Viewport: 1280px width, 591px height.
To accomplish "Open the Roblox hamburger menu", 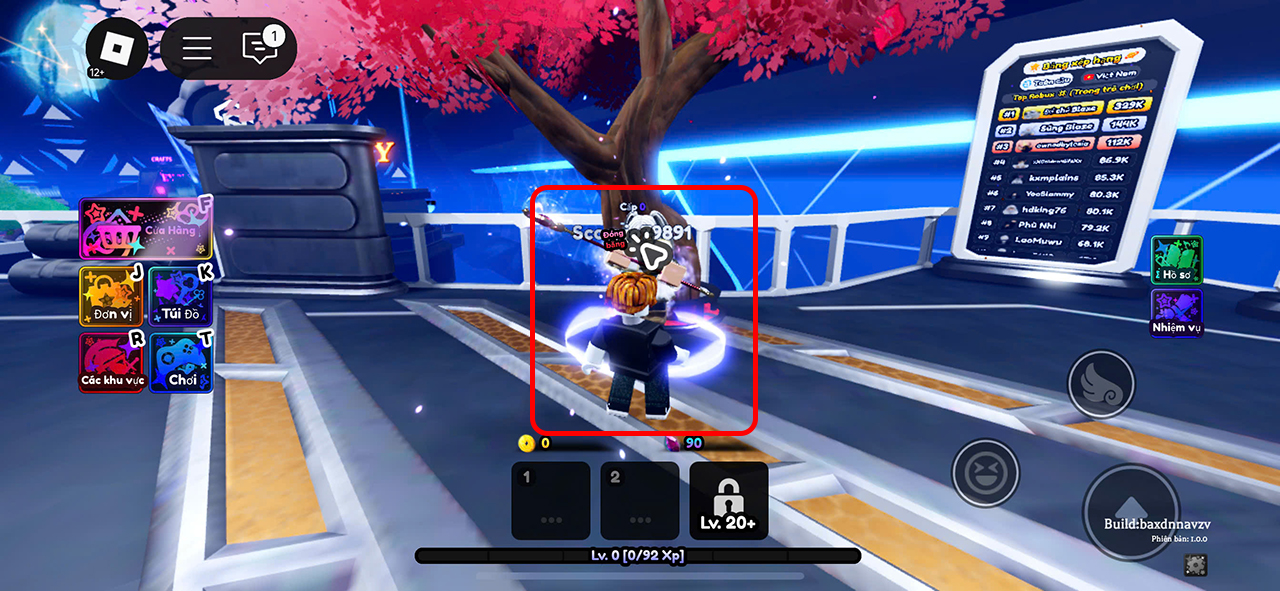I will coord(197,48).
